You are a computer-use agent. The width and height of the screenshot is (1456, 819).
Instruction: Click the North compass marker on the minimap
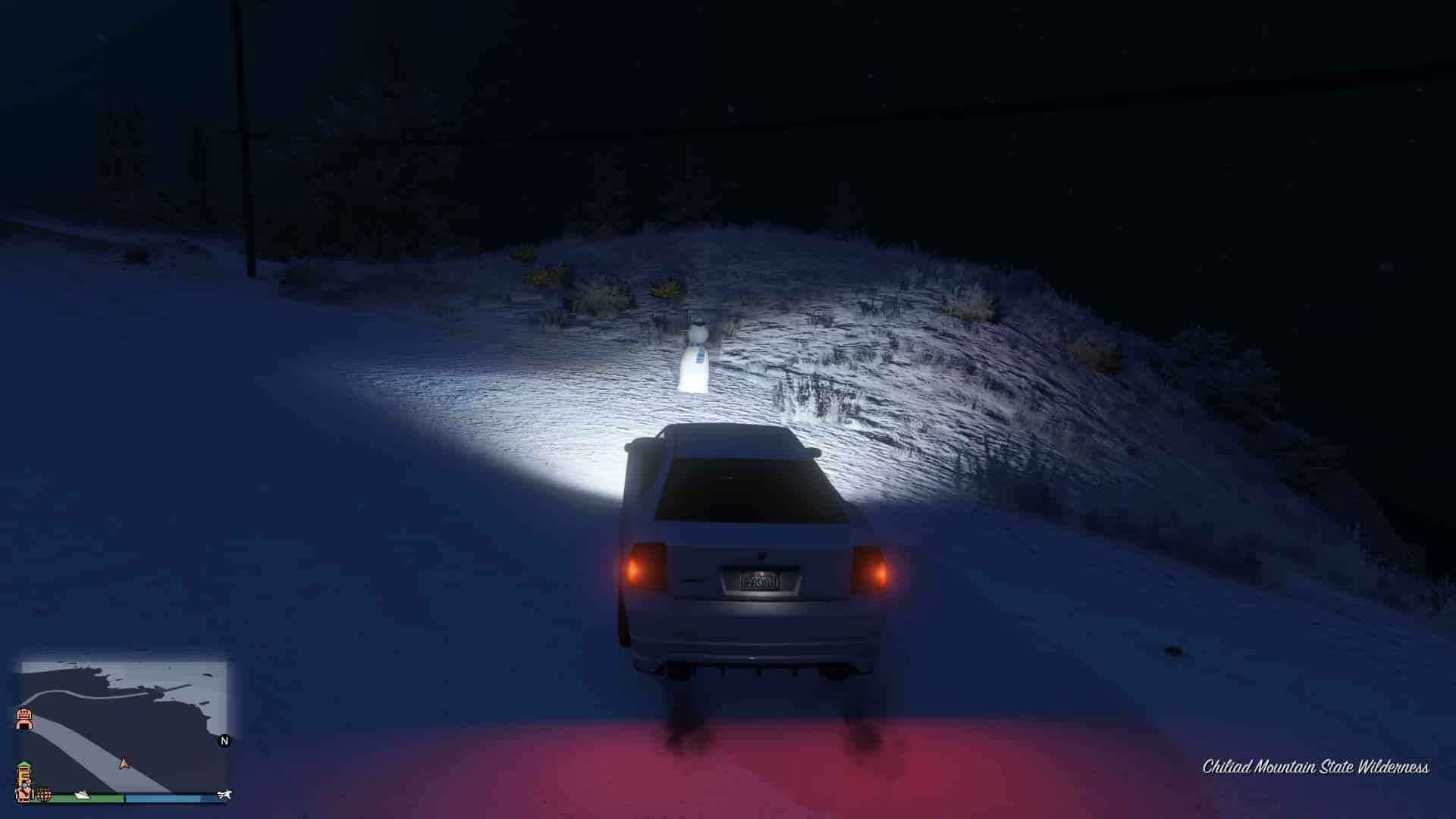point(224,740)
